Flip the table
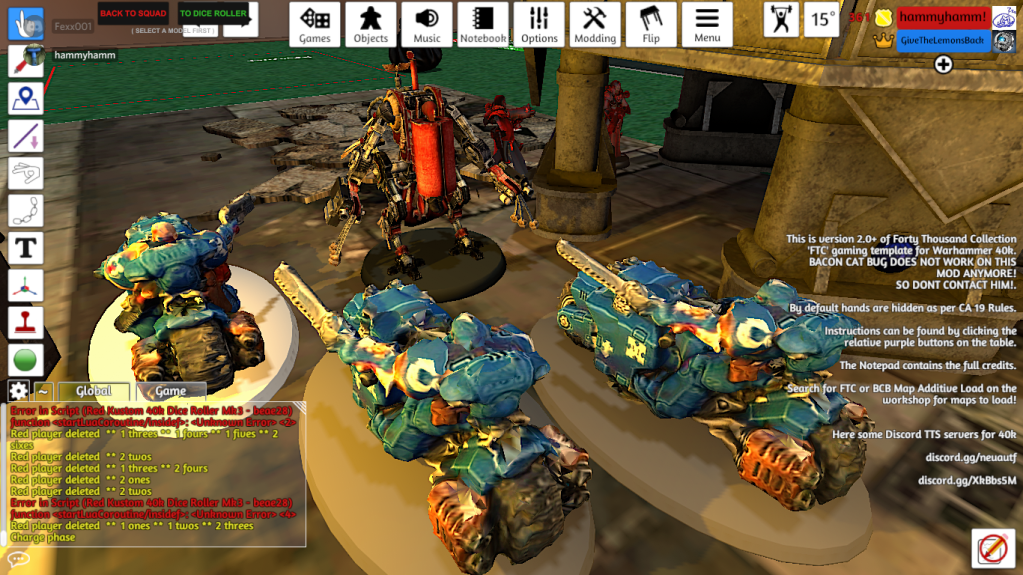 pos(651,25)
